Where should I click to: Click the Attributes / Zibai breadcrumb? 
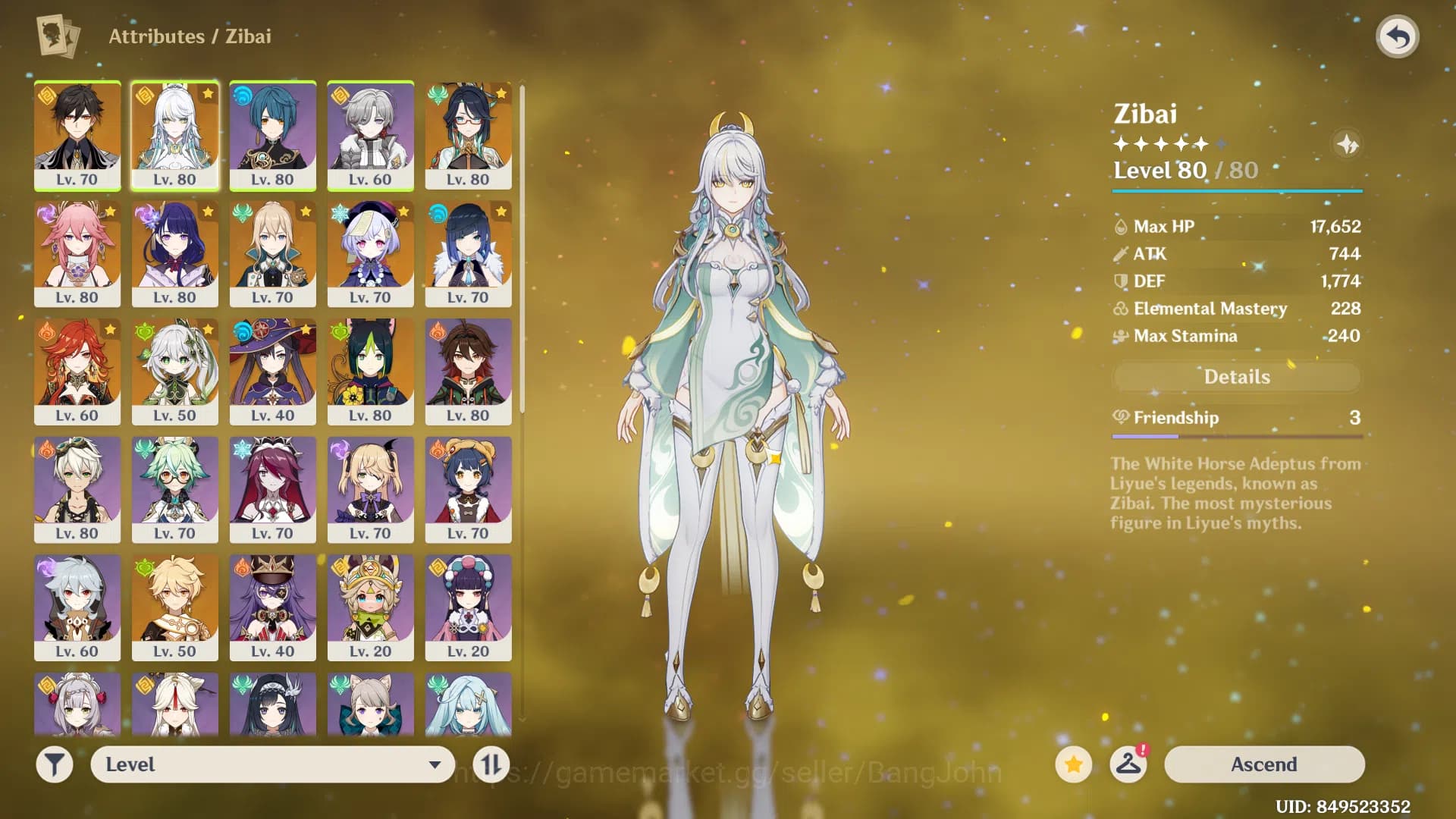[x=190, y=36]
